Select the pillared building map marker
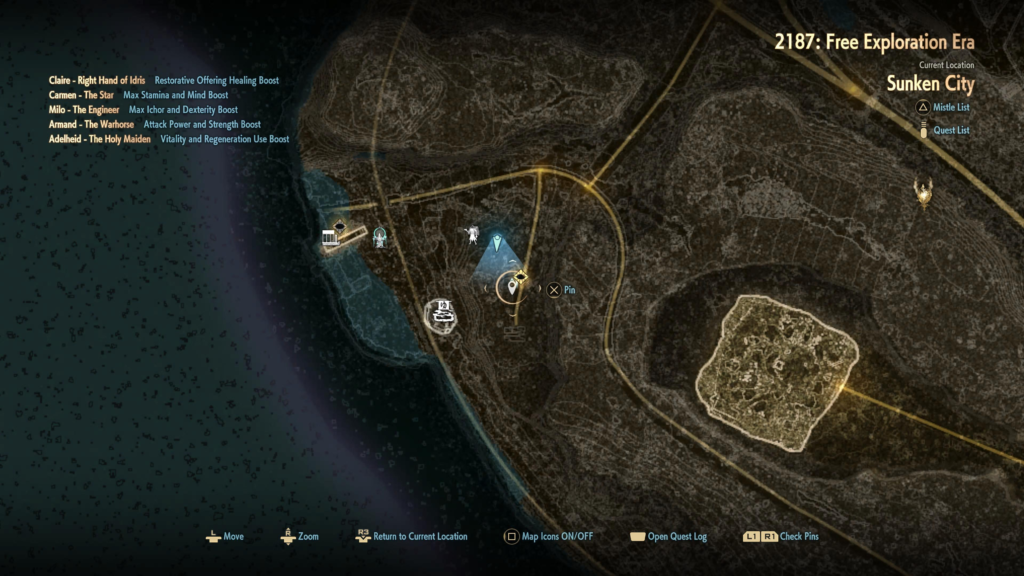Viewport: 1024px width, 576px height. coord(329,240)
